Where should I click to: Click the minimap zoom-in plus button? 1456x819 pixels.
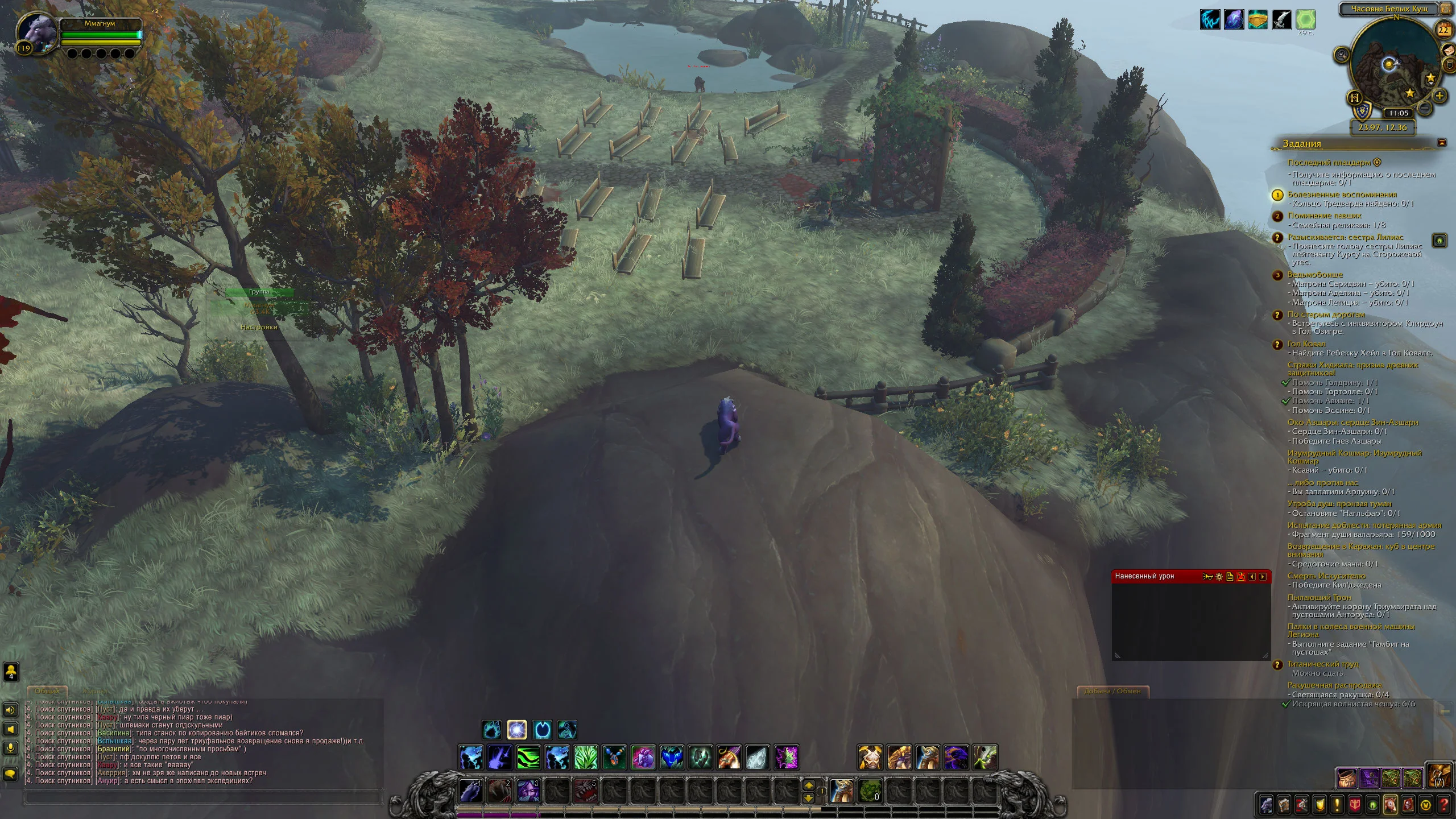coord(1439,96)
